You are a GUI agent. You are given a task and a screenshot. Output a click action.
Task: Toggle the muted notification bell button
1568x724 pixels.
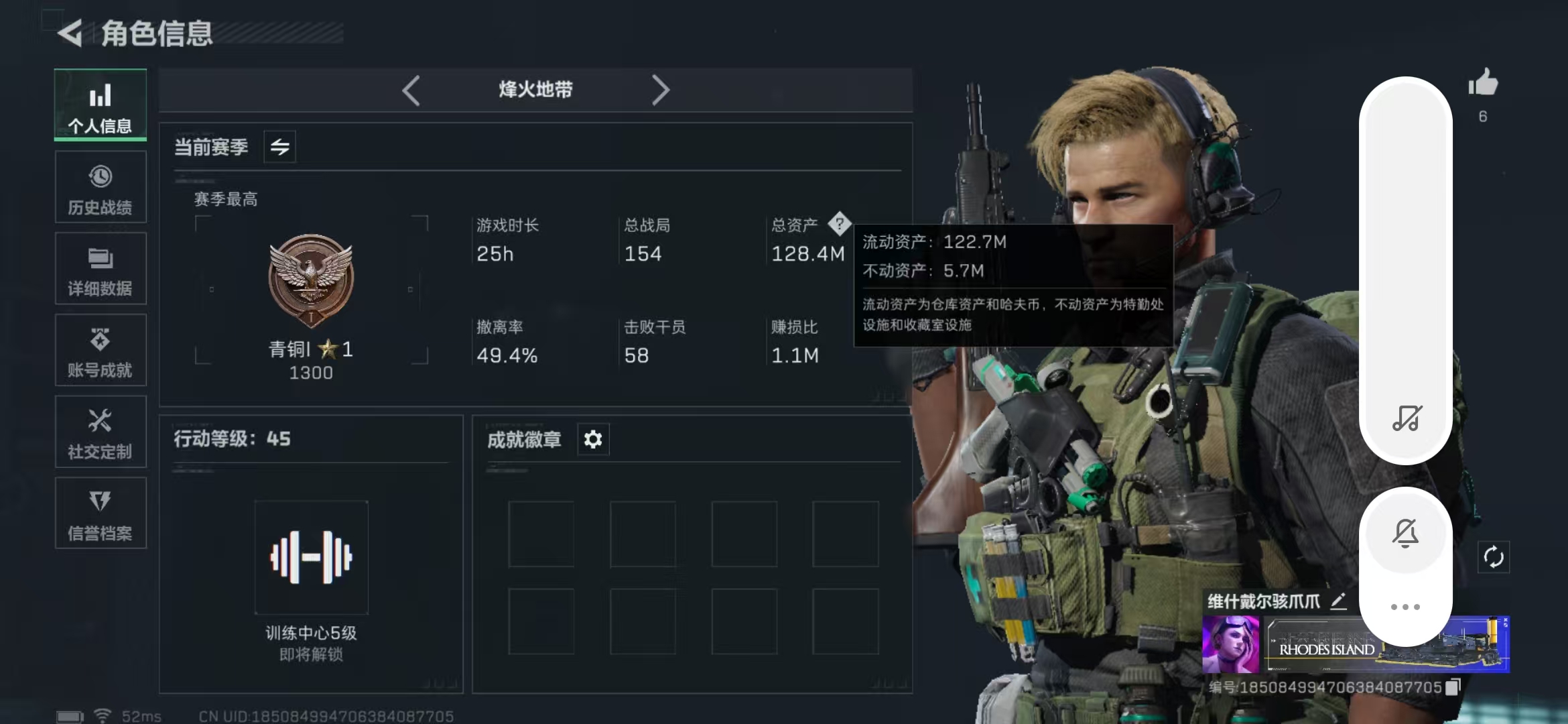coord(1406,534)
